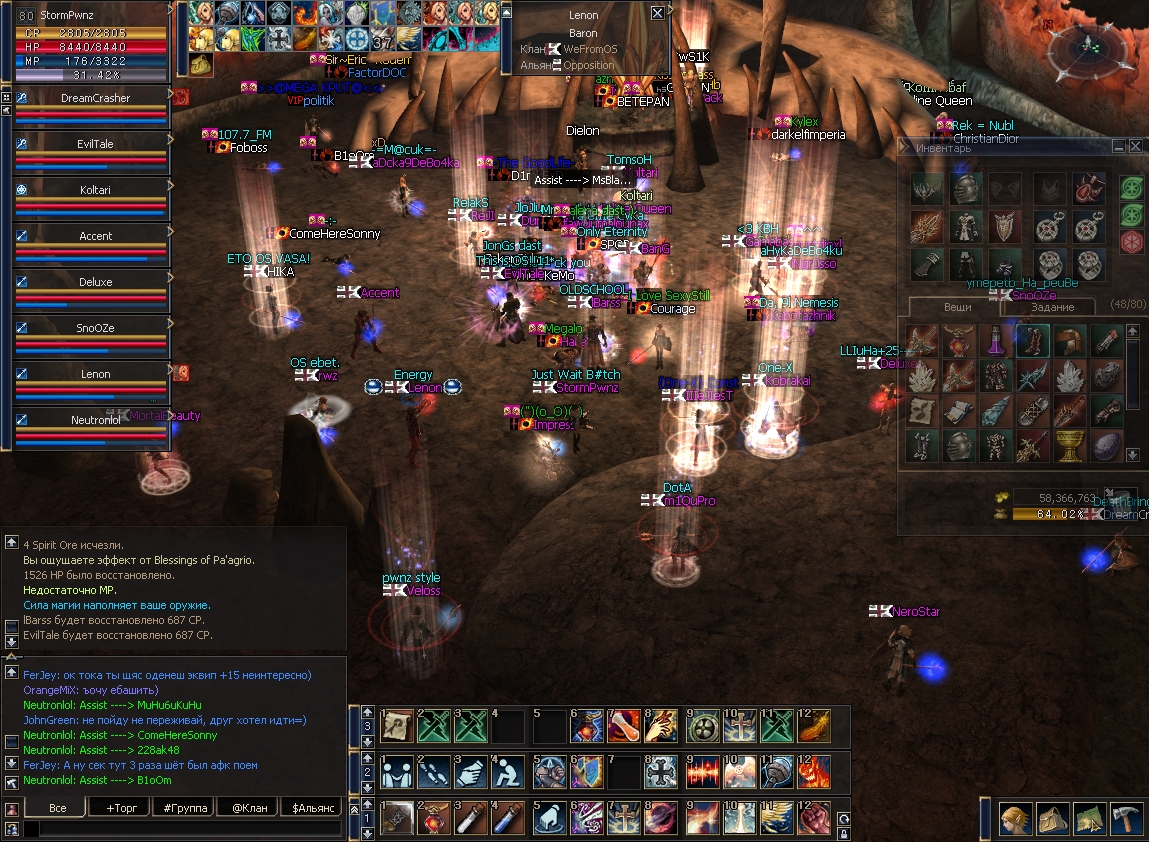The image size is (1152, 842).
Task: Close the Инвентарь inventory window
Action: [1135, 147]
